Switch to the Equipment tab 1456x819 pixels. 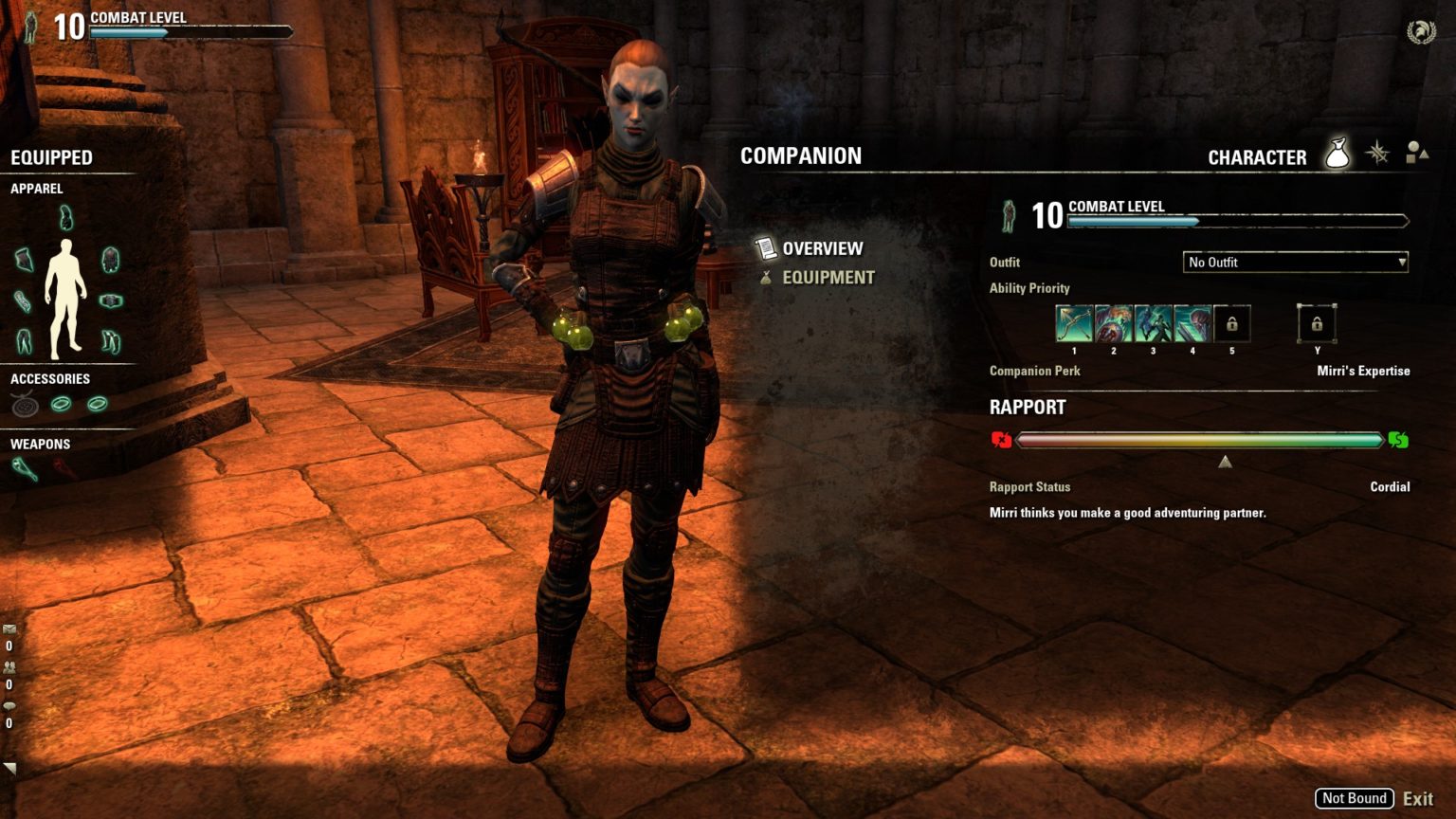point(828,277)
